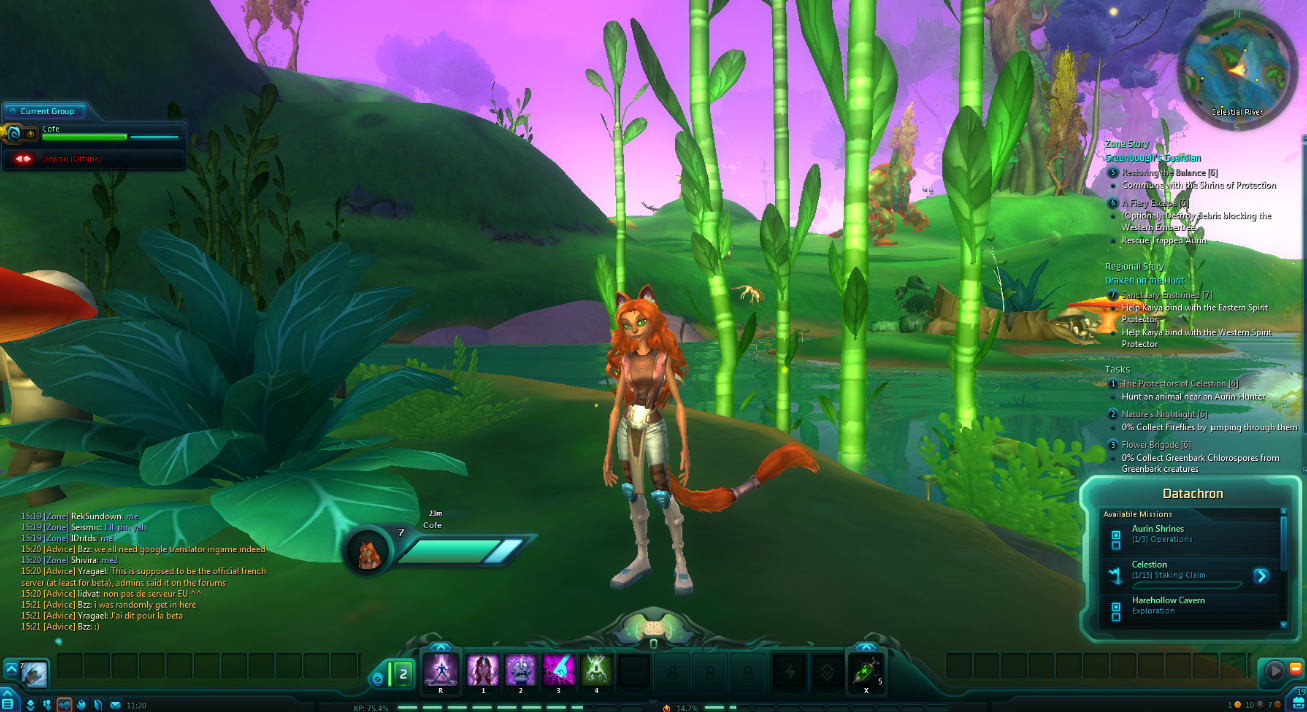Use the ability in slot 1

tap(483, 669)
